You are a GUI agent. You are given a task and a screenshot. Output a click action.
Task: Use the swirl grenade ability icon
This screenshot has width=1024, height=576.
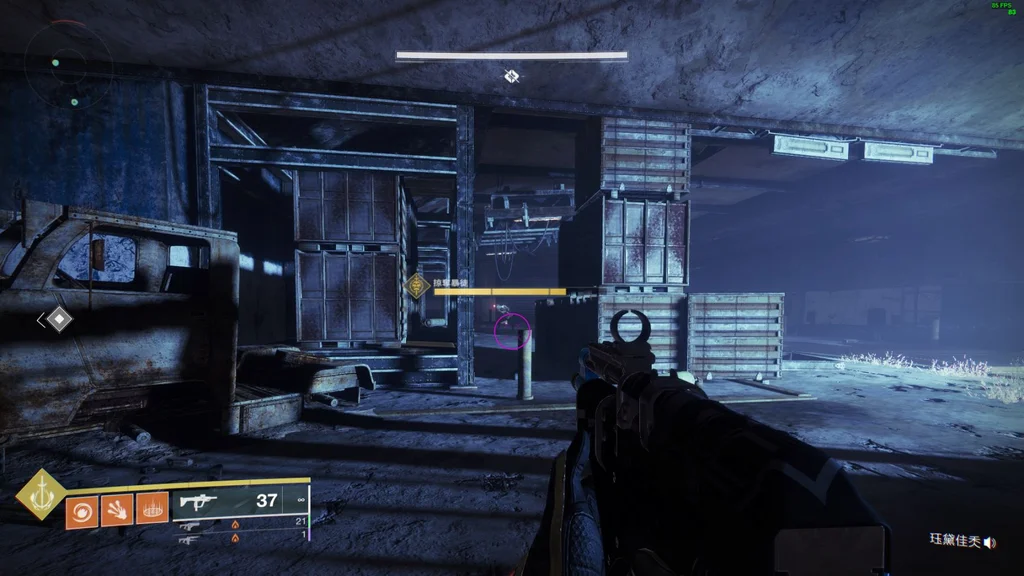tap(81, 512)
